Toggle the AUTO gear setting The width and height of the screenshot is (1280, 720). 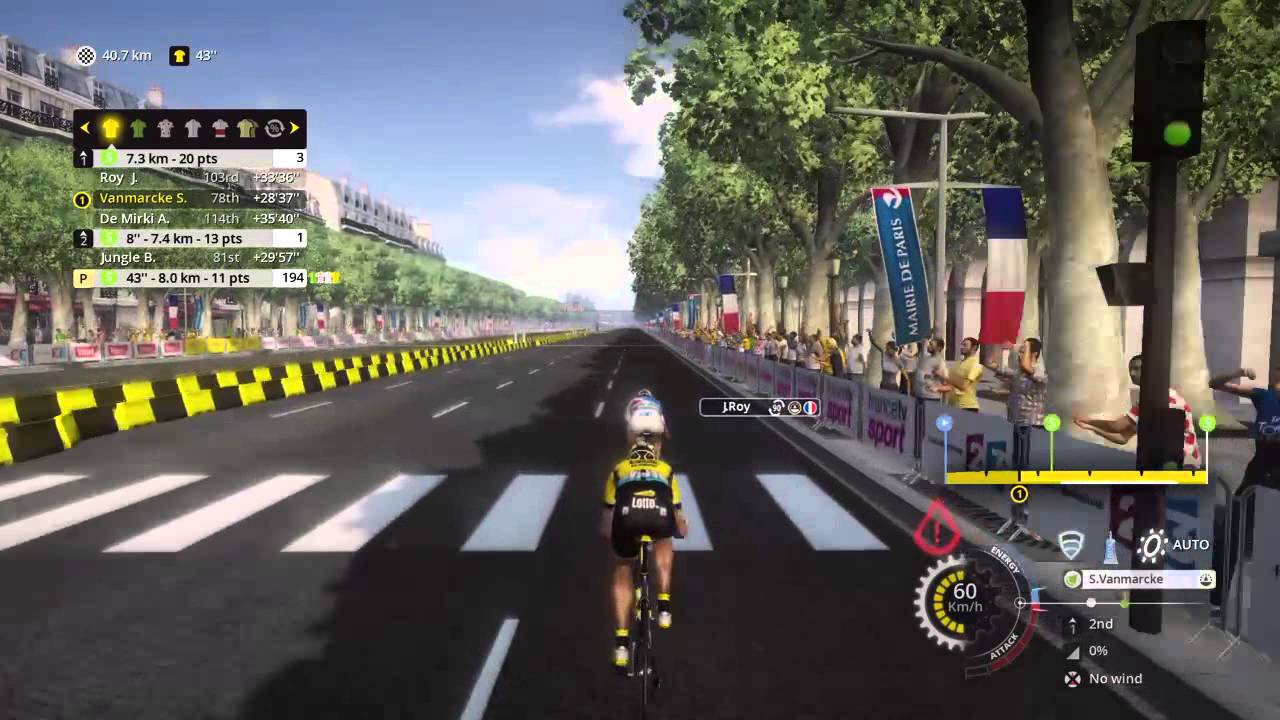1173,545
